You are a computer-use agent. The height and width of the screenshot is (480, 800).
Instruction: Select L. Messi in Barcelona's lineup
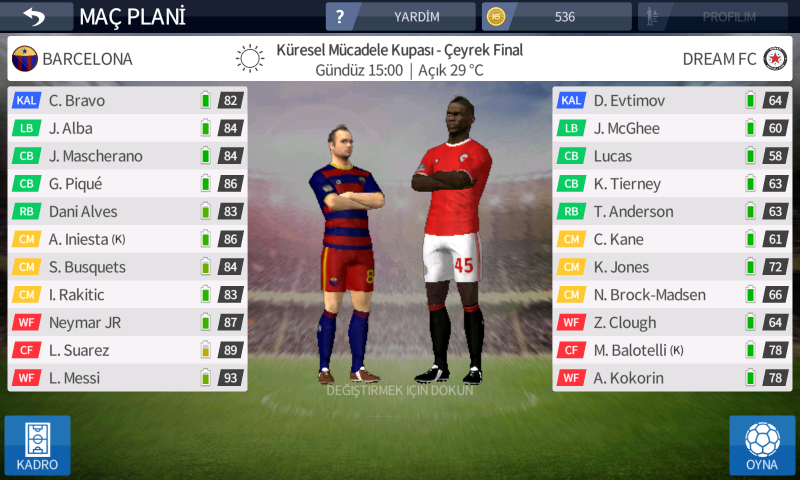[127, 378]
